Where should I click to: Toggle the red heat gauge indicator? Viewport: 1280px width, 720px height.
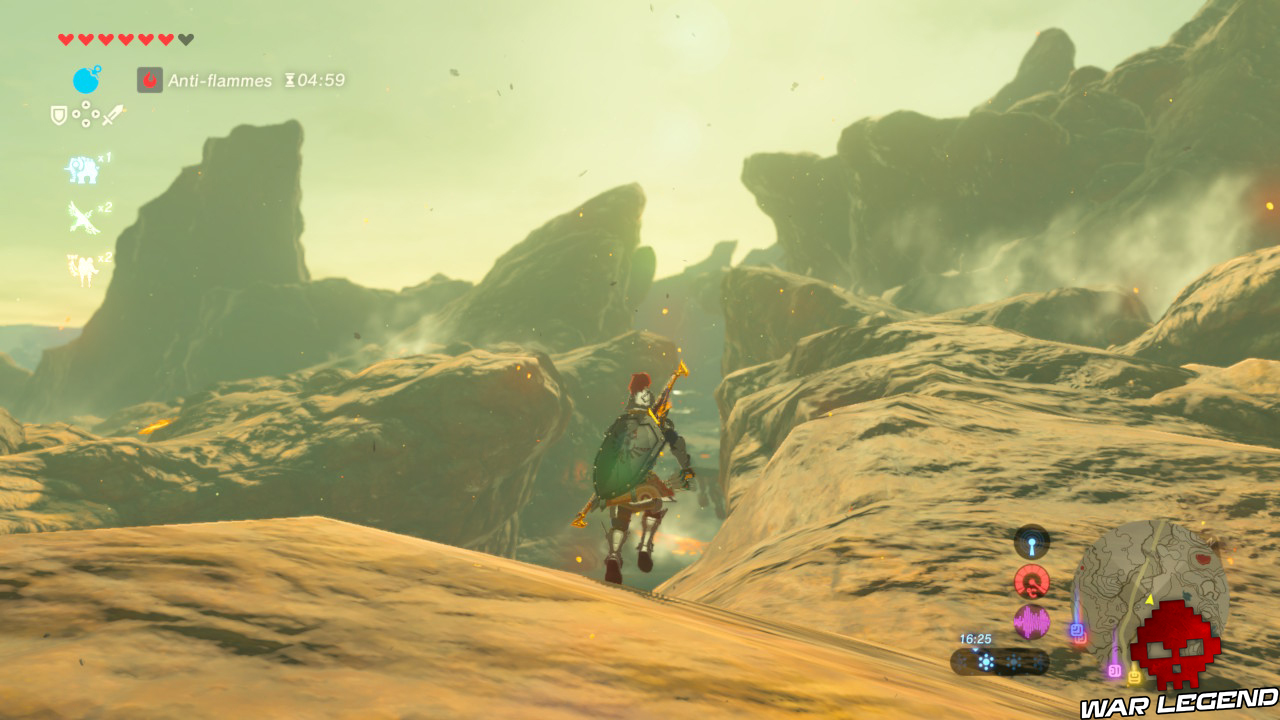1031,581
